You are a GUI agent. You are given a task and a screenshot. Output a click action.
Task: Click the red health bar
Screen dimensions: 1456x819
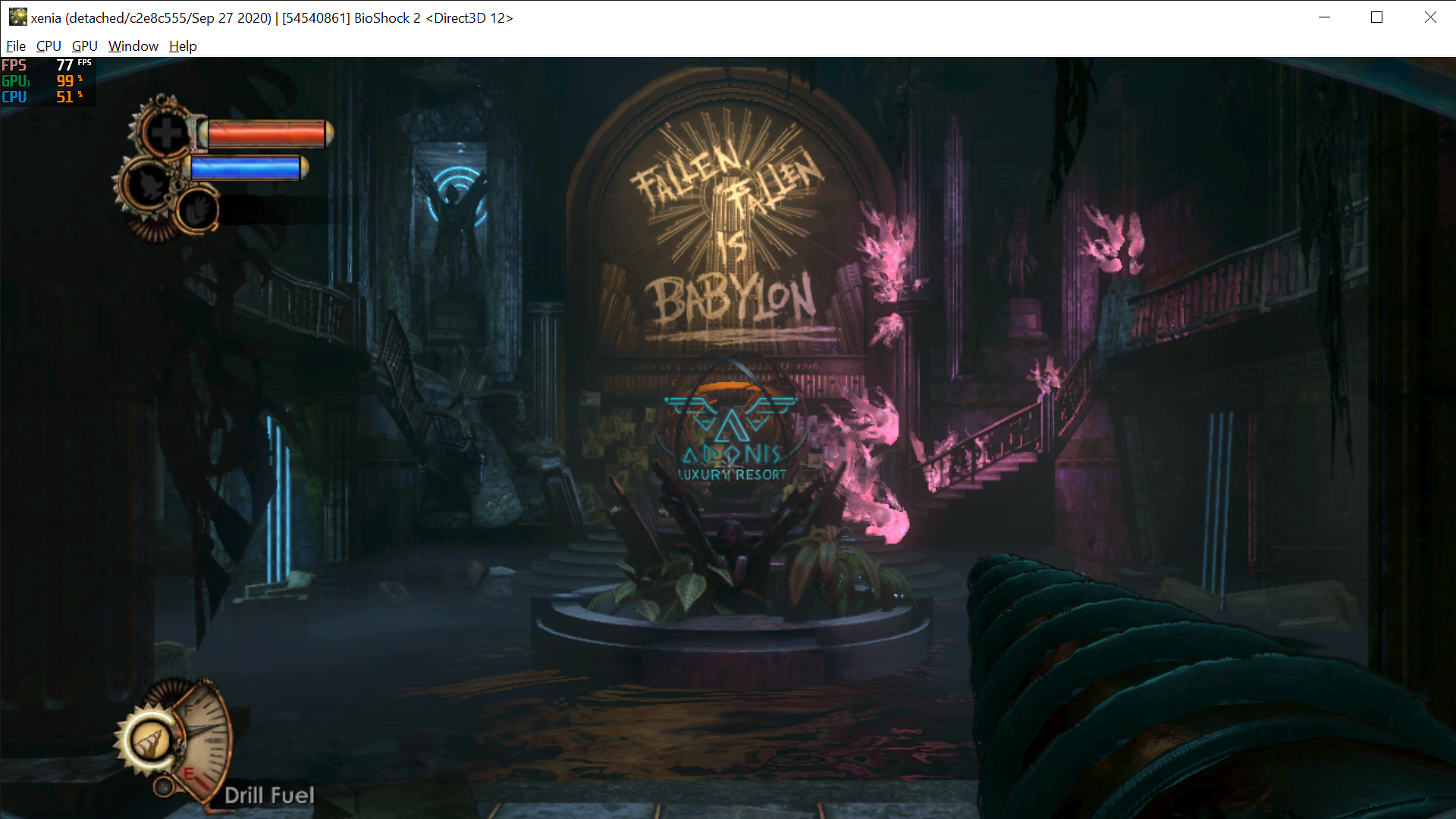coord(264,134)
